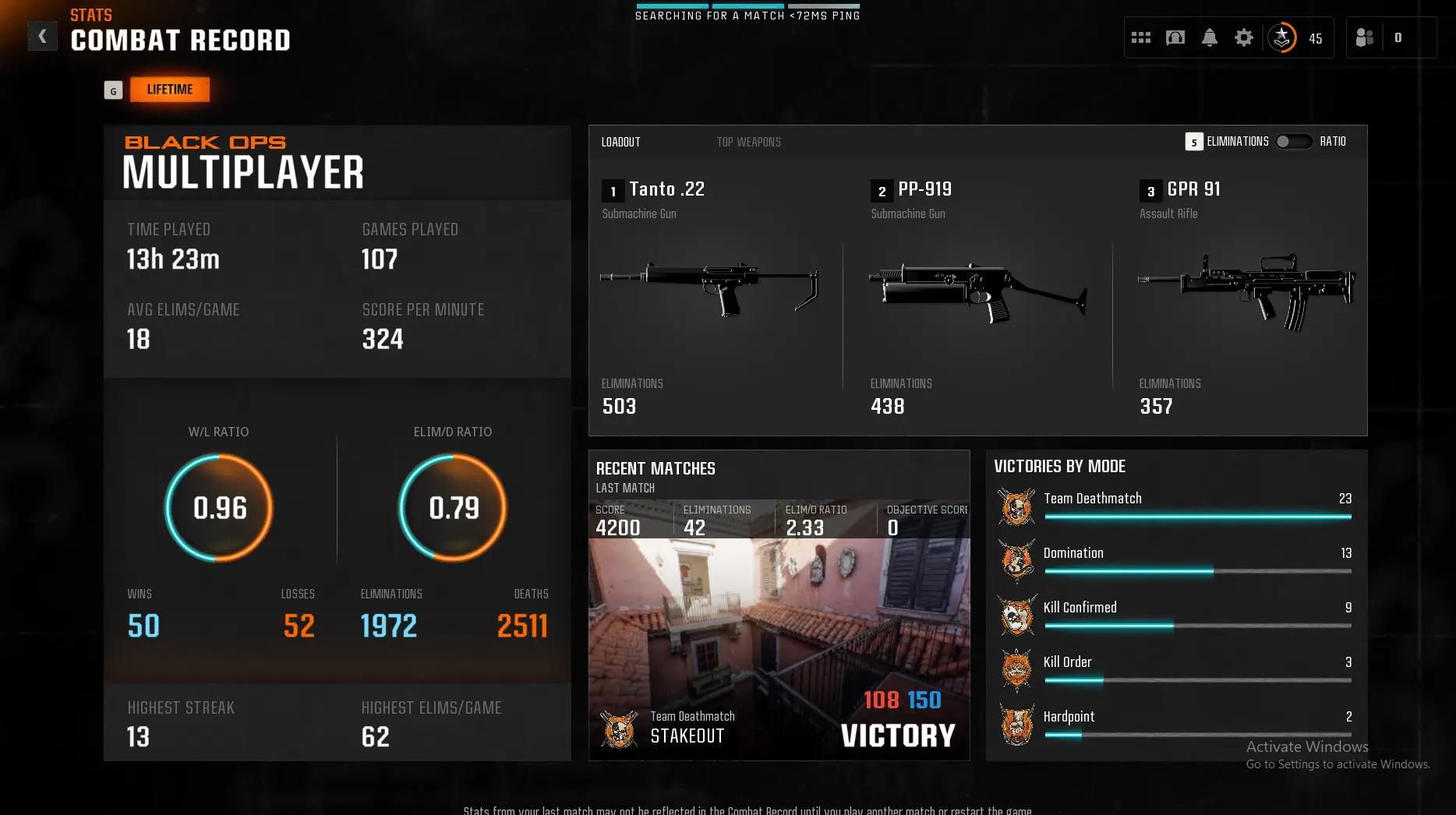Click the back arrow to leave Combat Record
The width and height of the screenshot is (1456, 815).
coord(42,35)
